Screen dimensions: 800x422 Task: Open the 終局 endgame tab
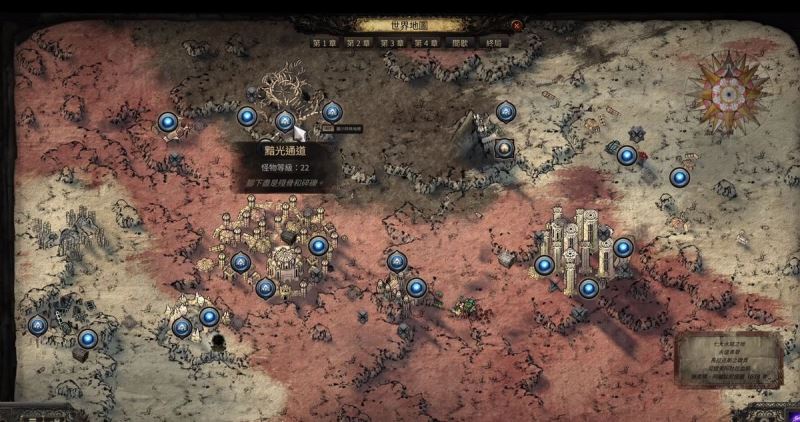pyautogui.click(x=493, y=44)
